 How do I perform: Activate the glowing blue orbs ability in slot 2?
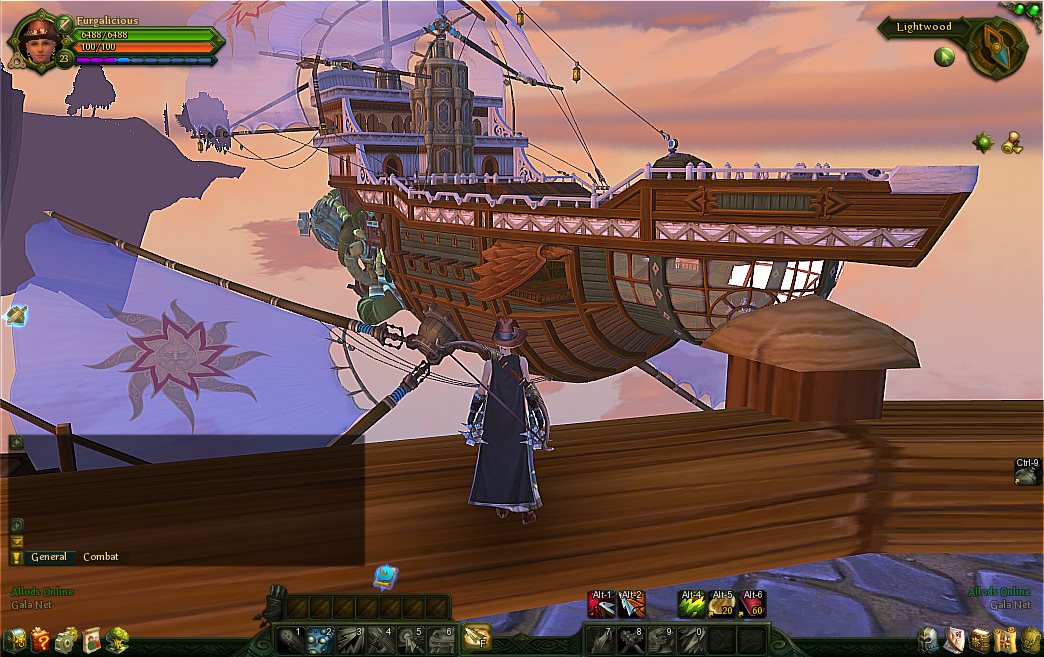(x=320, y=640)
